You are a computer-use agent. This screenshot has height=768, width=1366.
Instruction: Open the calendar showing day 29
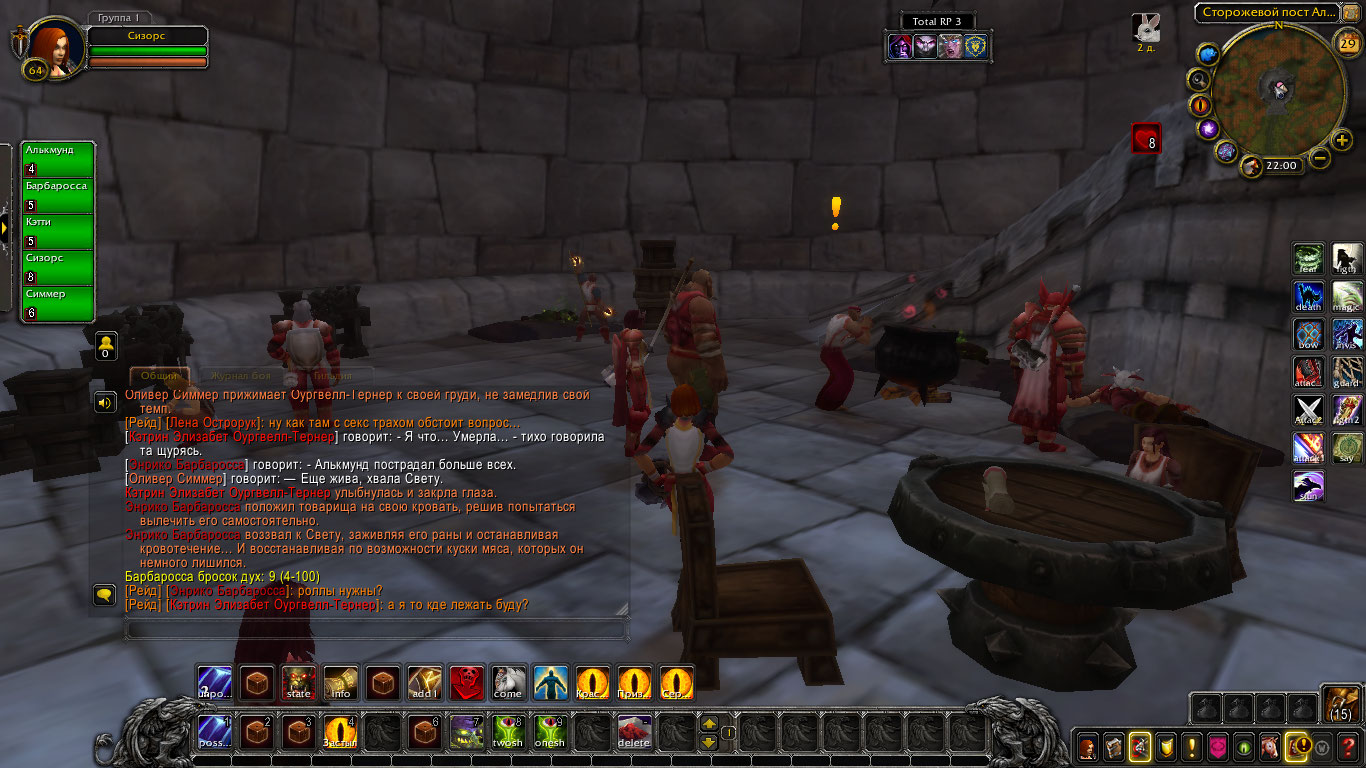[x=1347, y=42]
